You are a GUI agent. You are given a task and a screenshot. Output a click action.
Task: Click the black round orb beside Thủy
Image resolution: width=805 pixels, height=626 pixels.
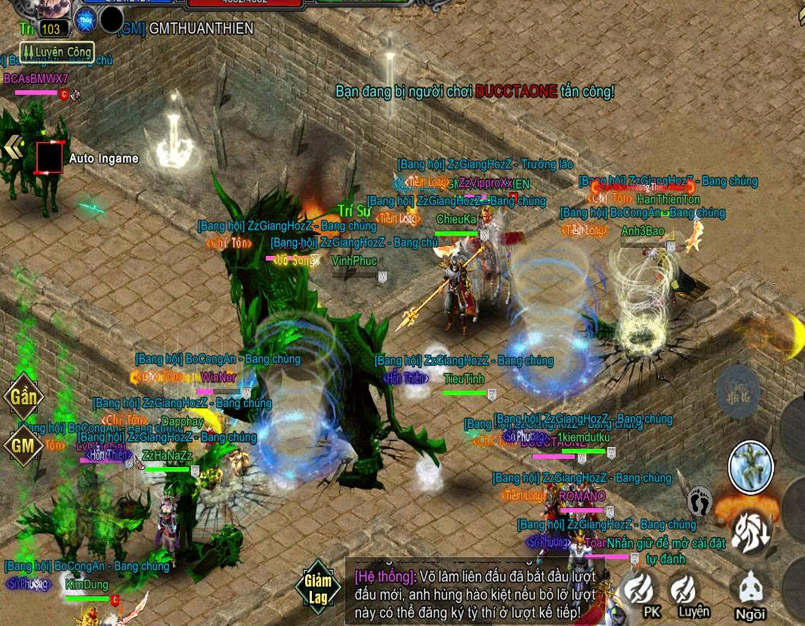tap(112, 19)
